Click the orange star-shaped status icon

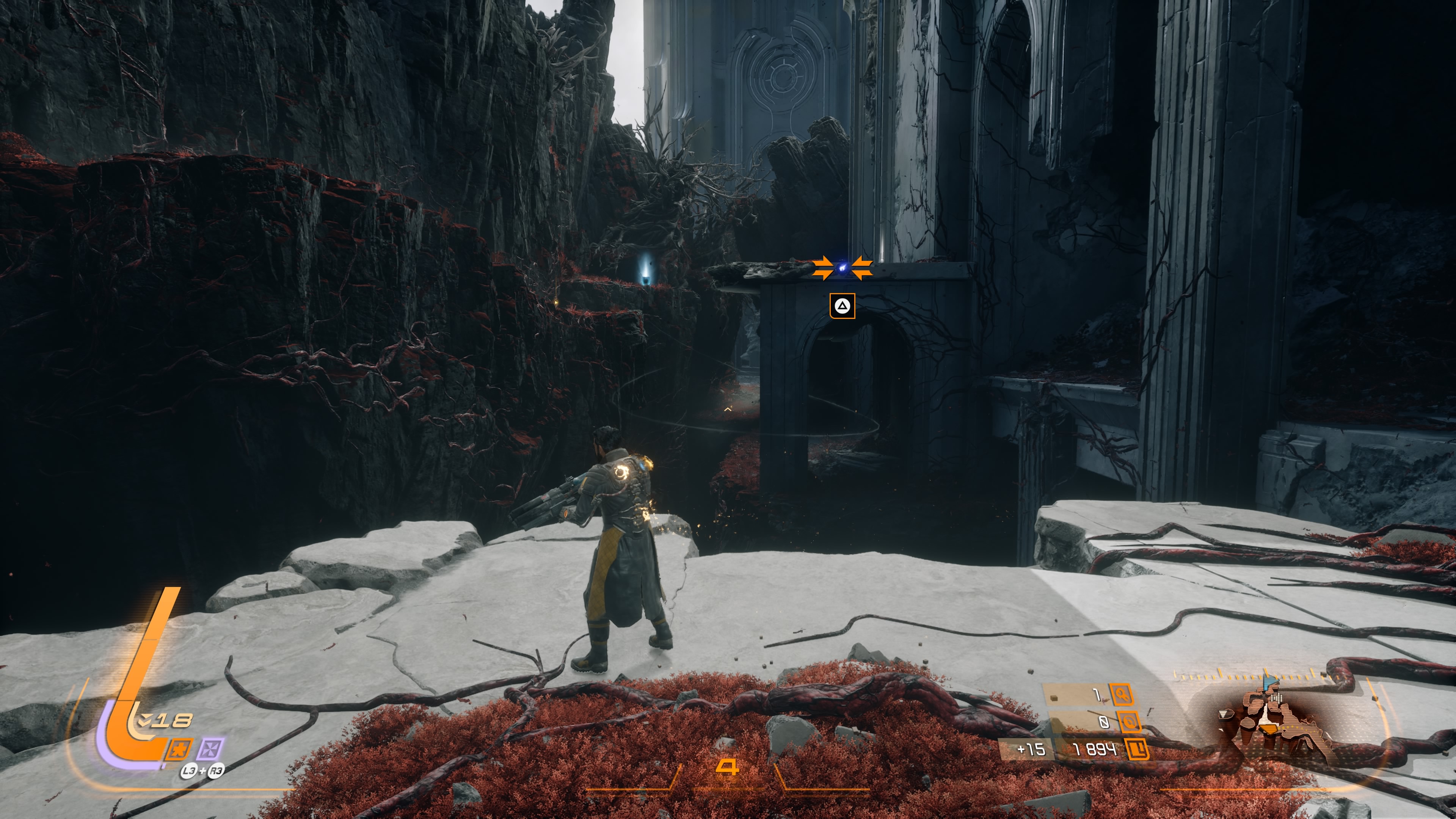pyautogui.click(x=179, y=750)
